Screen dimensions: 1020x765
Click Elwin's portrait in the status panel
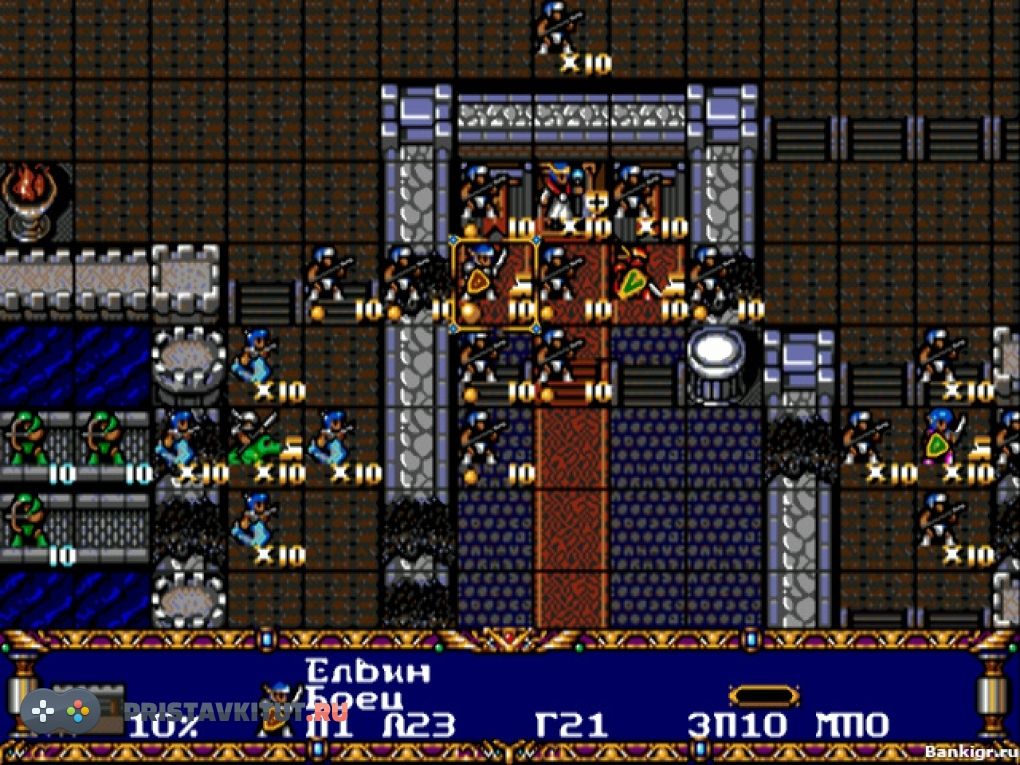click(x=276, y=705)
